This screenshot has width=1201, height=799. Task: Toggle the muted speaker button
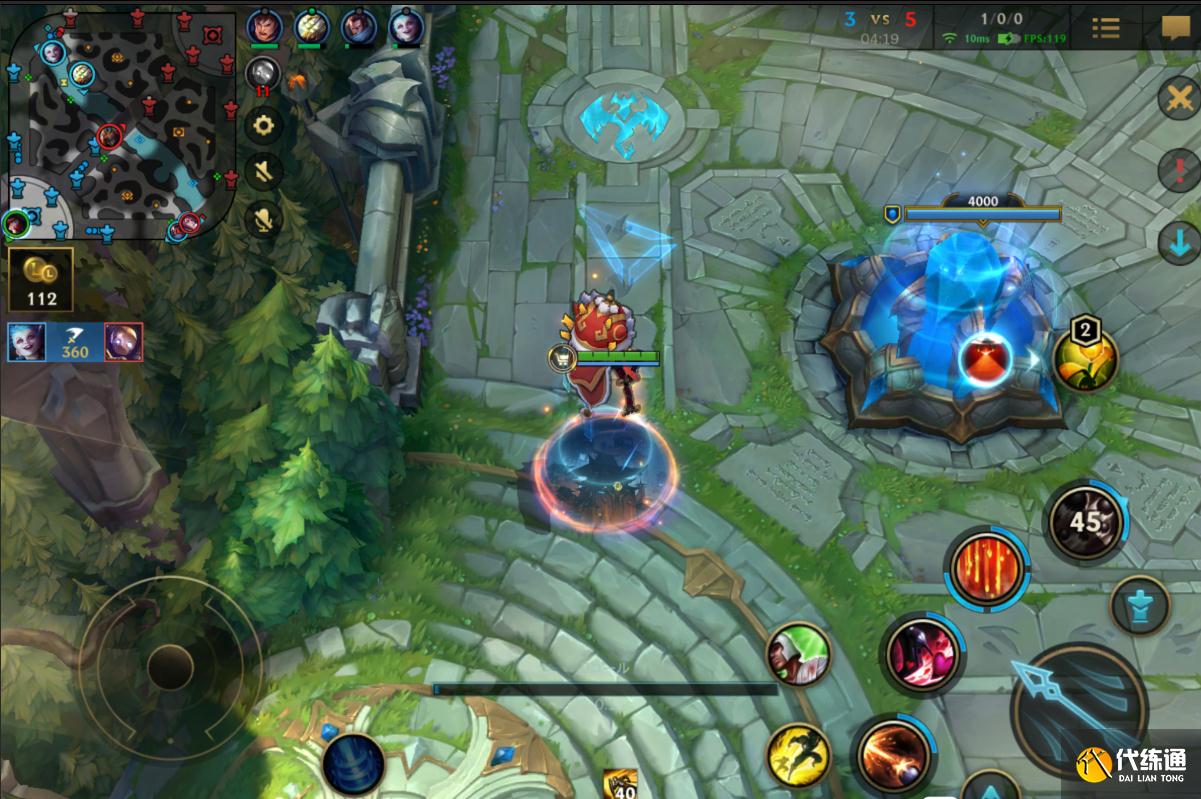pyautogui.click(x=264, y=171)
